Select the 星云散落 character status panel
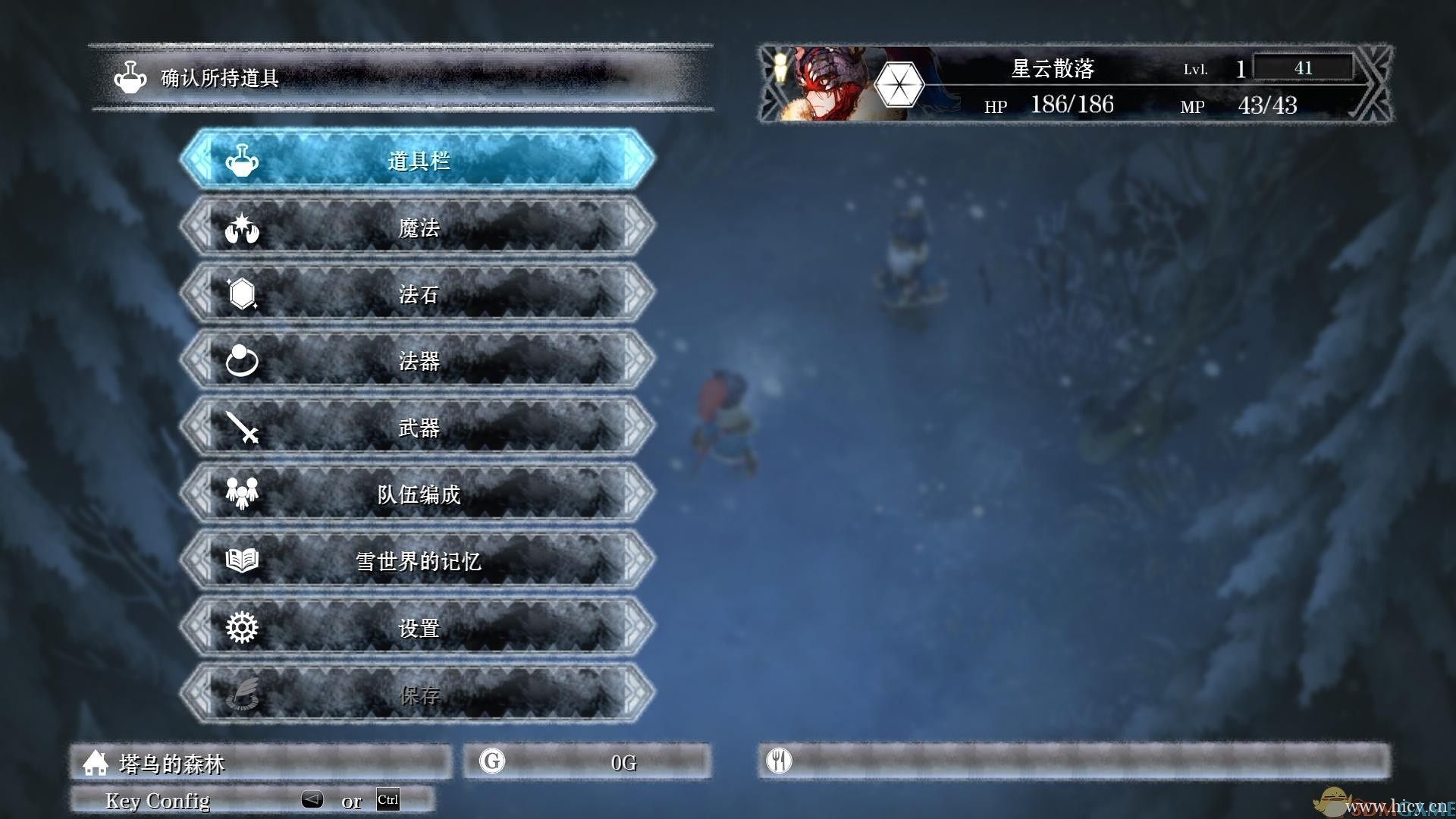This screenshot has height=819, width=1456. pos(1075,84)
